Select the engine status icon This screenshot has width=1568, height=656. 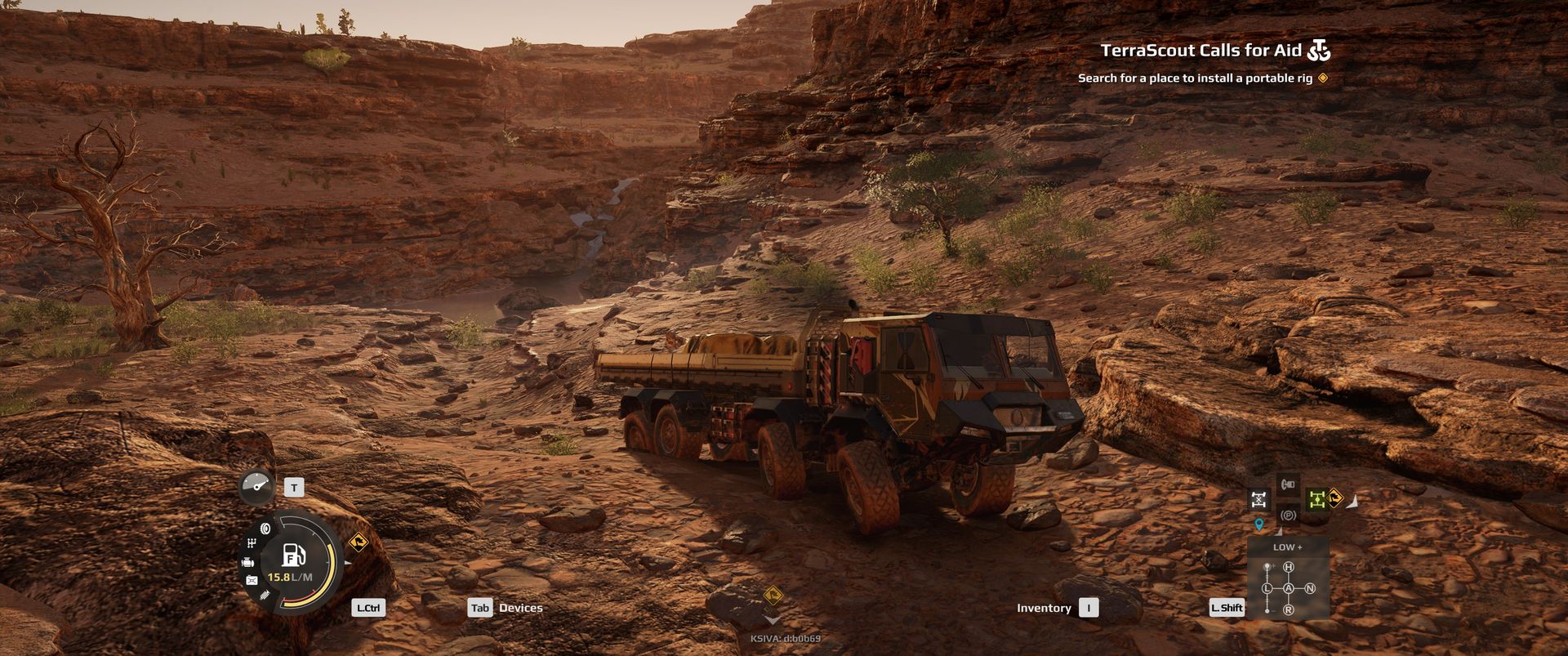click(x=247, y=562)
